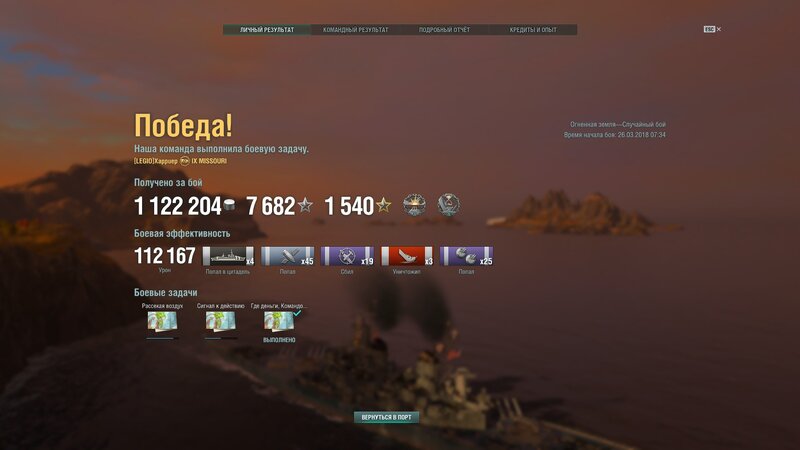Image resolution: width=800 pixels, height=450 pixels.
Task: Close the battle results screen
Action: coord(719,29)
